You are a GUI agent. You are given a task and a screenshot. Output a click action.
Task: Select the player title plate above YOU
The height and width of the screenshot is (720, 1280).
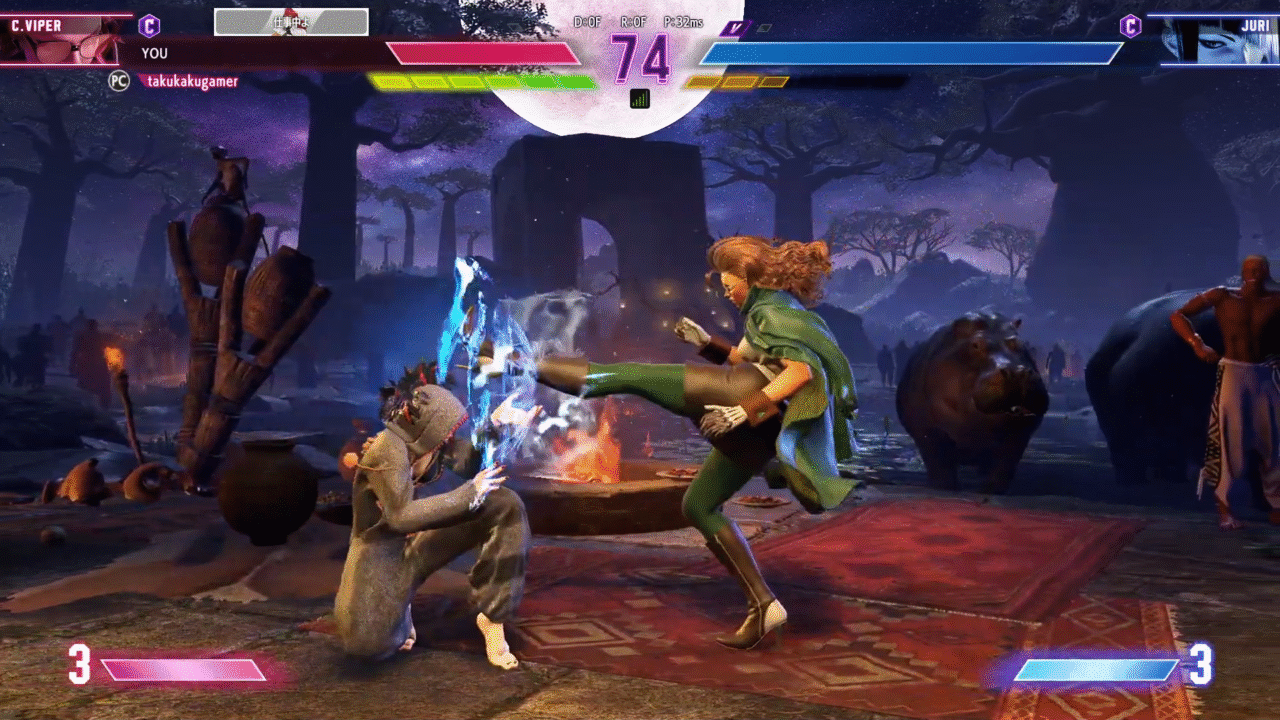tap(291, 22)
